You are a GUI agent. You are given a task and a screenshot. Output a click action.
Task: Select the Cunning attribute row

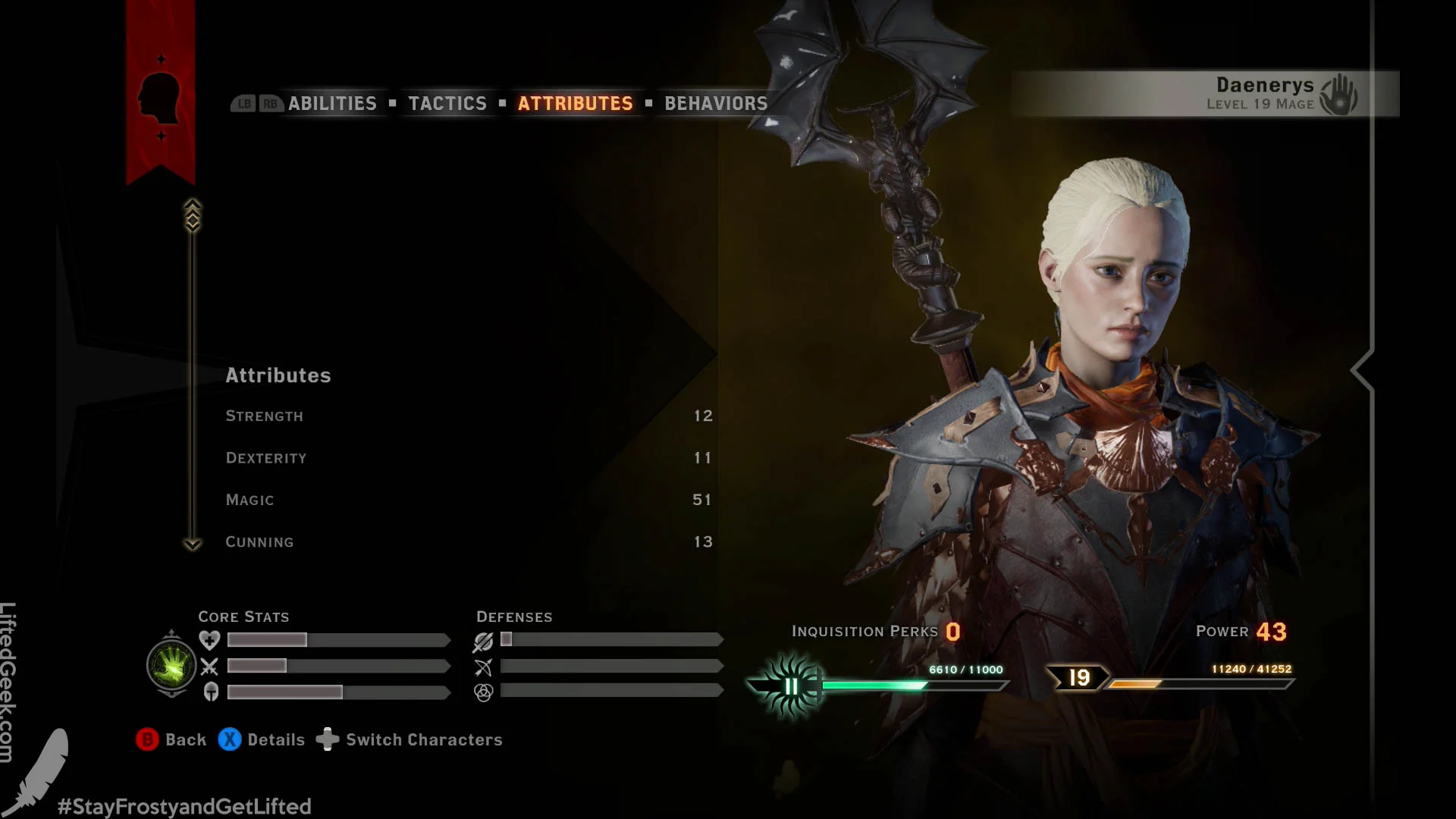tap(468, 542)
